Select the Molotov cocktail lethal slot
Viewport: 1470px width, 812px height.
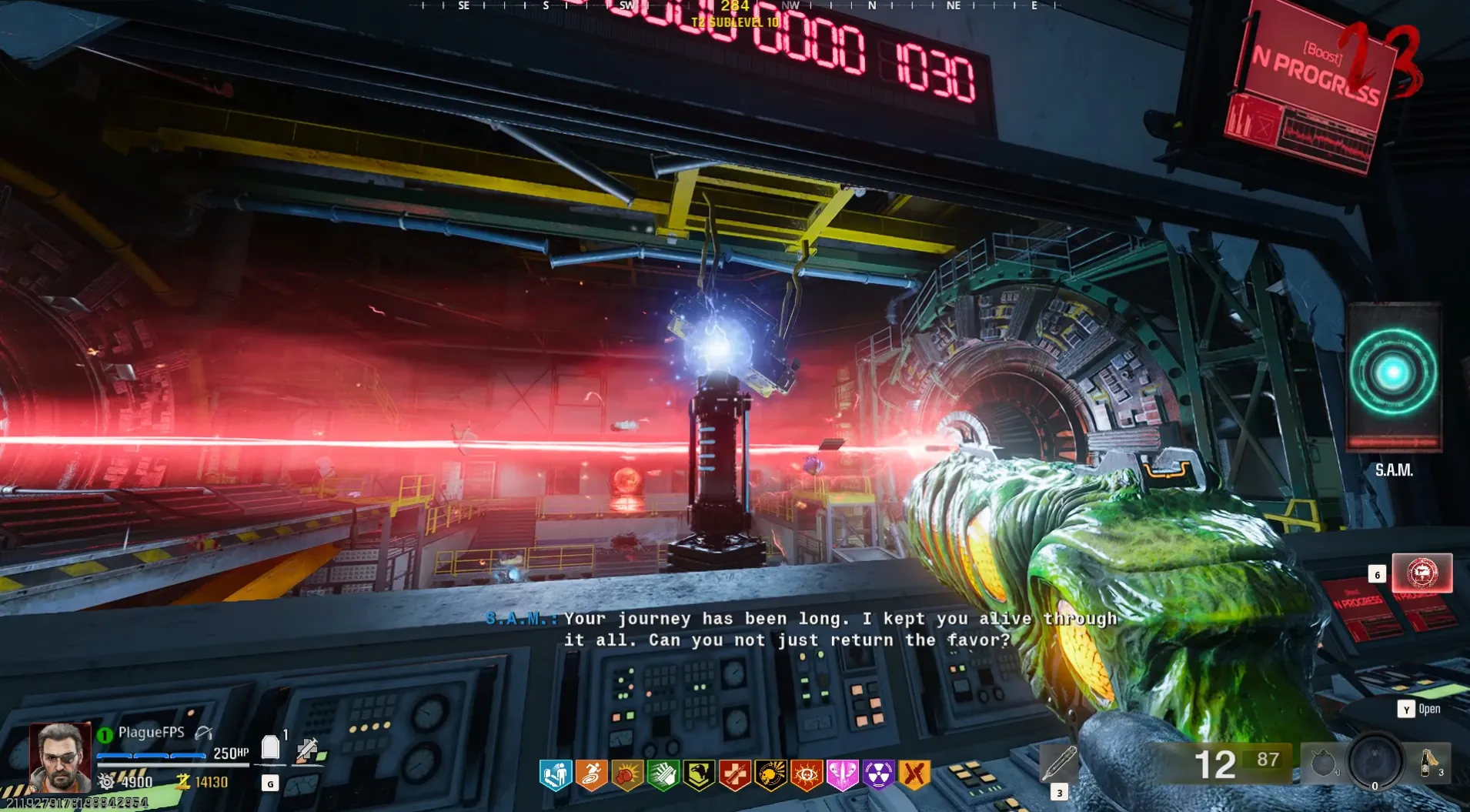point(1429,764)
